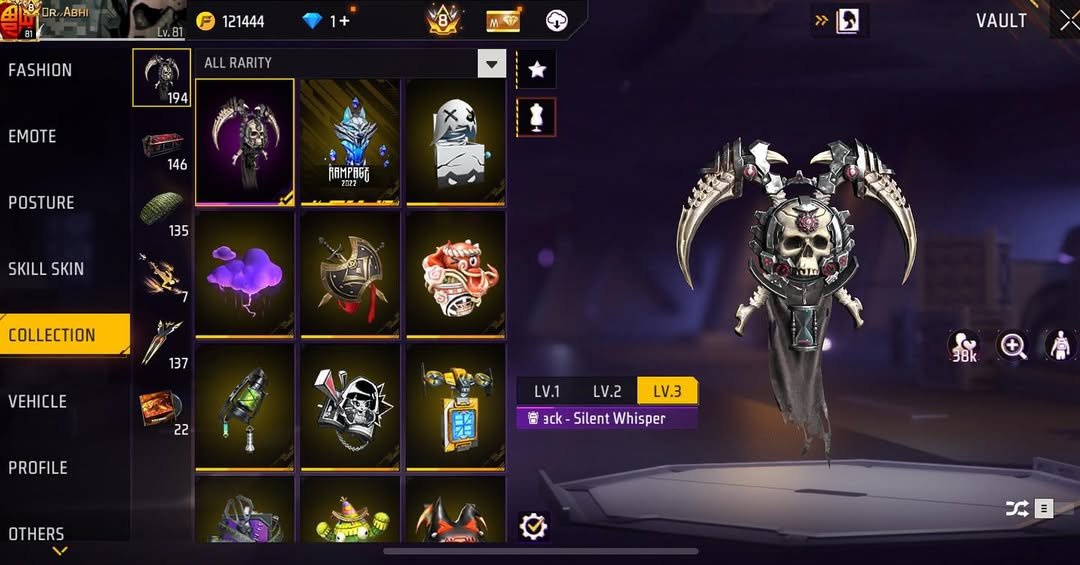Image resolution: width=1080 pixels, height=565 pixels.
Task: Open the Fashion vault category
Action: click(40, 70)
